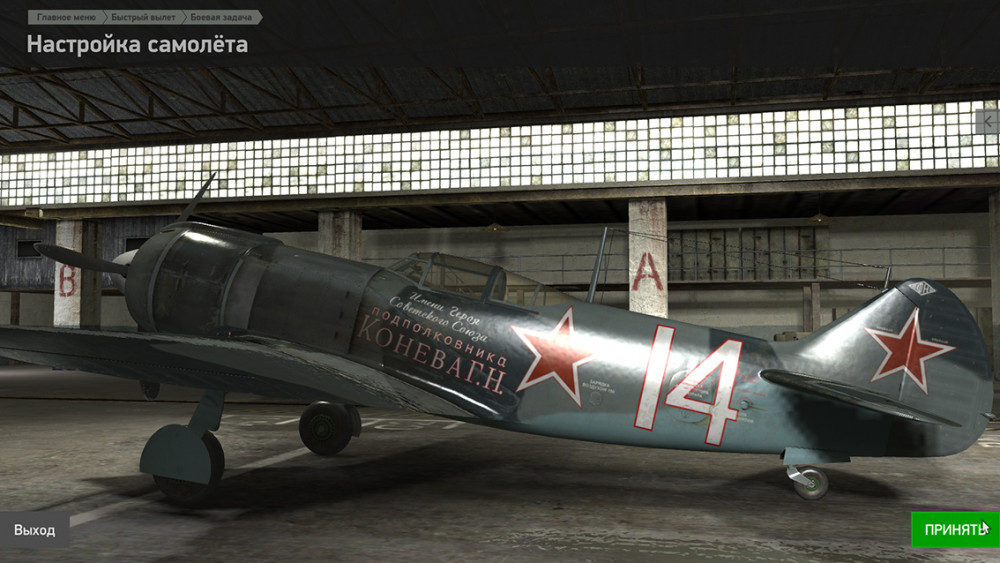Exit via the Выход button
This screenshot has height=563, width=1000.
tap(35, 530)
